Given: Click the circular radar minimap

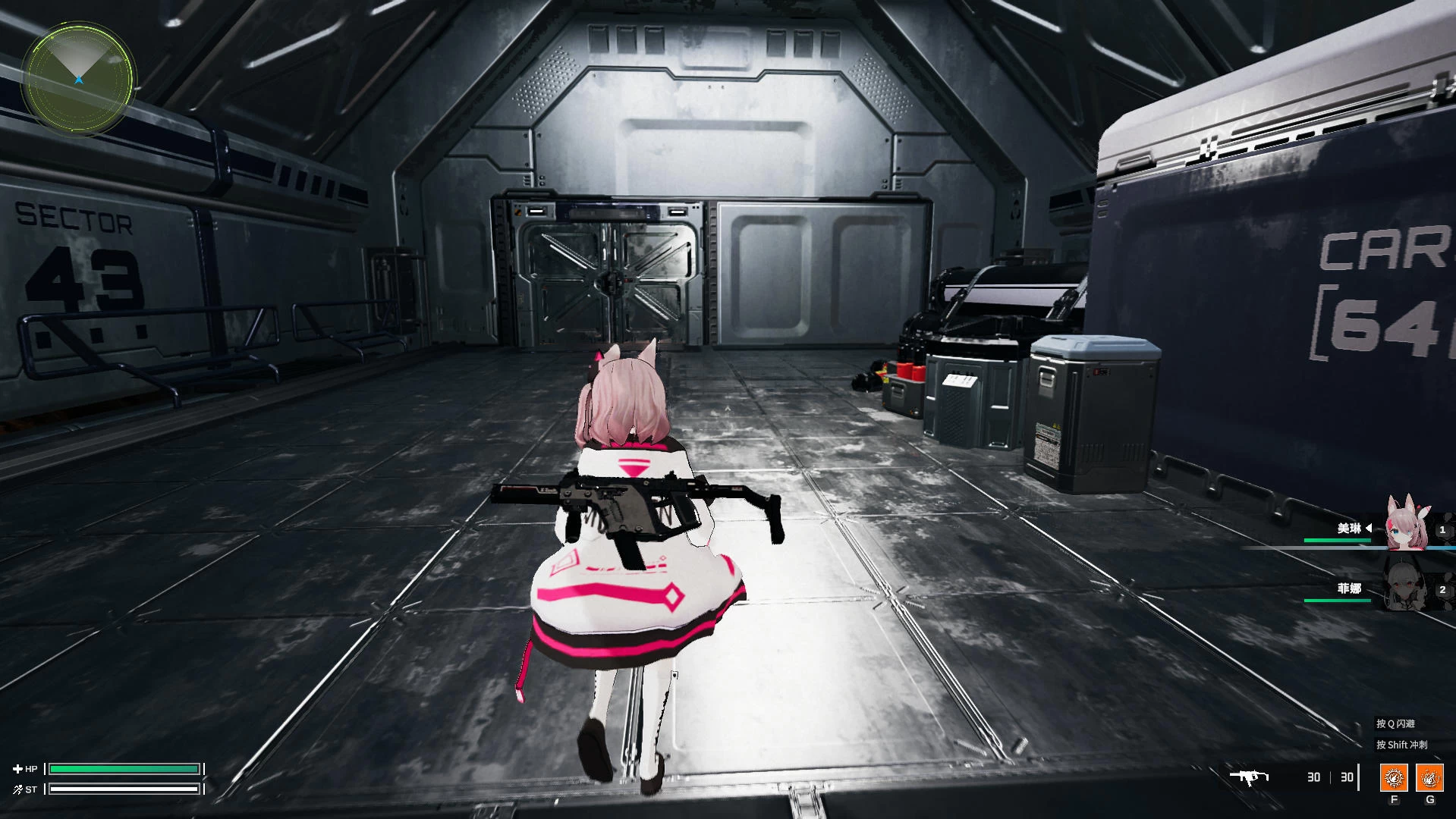Looking at the screenshot, I should [79, 79].
